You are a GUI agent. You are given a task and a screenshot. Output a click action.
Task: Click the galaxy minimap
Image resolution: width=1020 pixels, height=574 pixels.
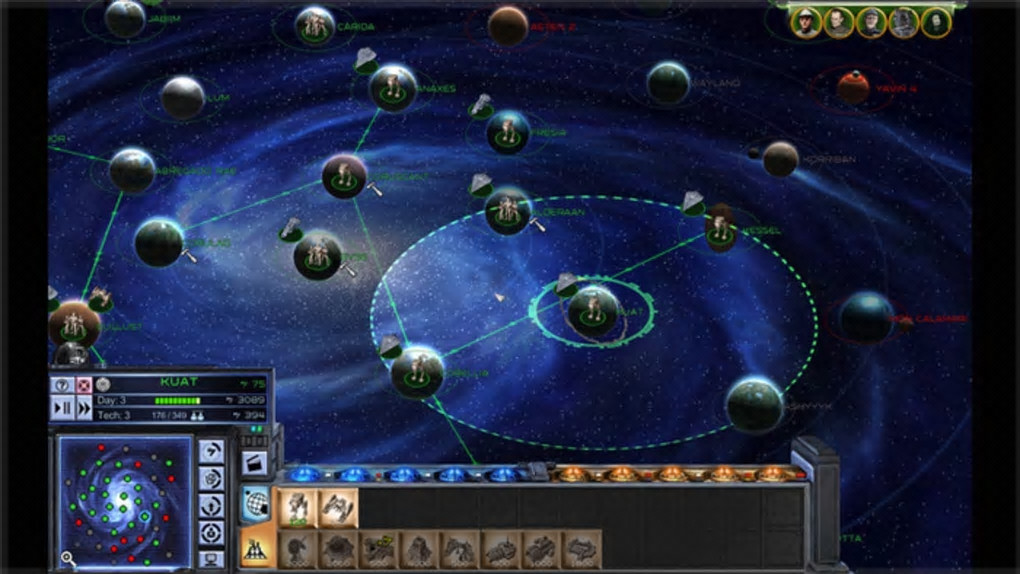[124, 496]
